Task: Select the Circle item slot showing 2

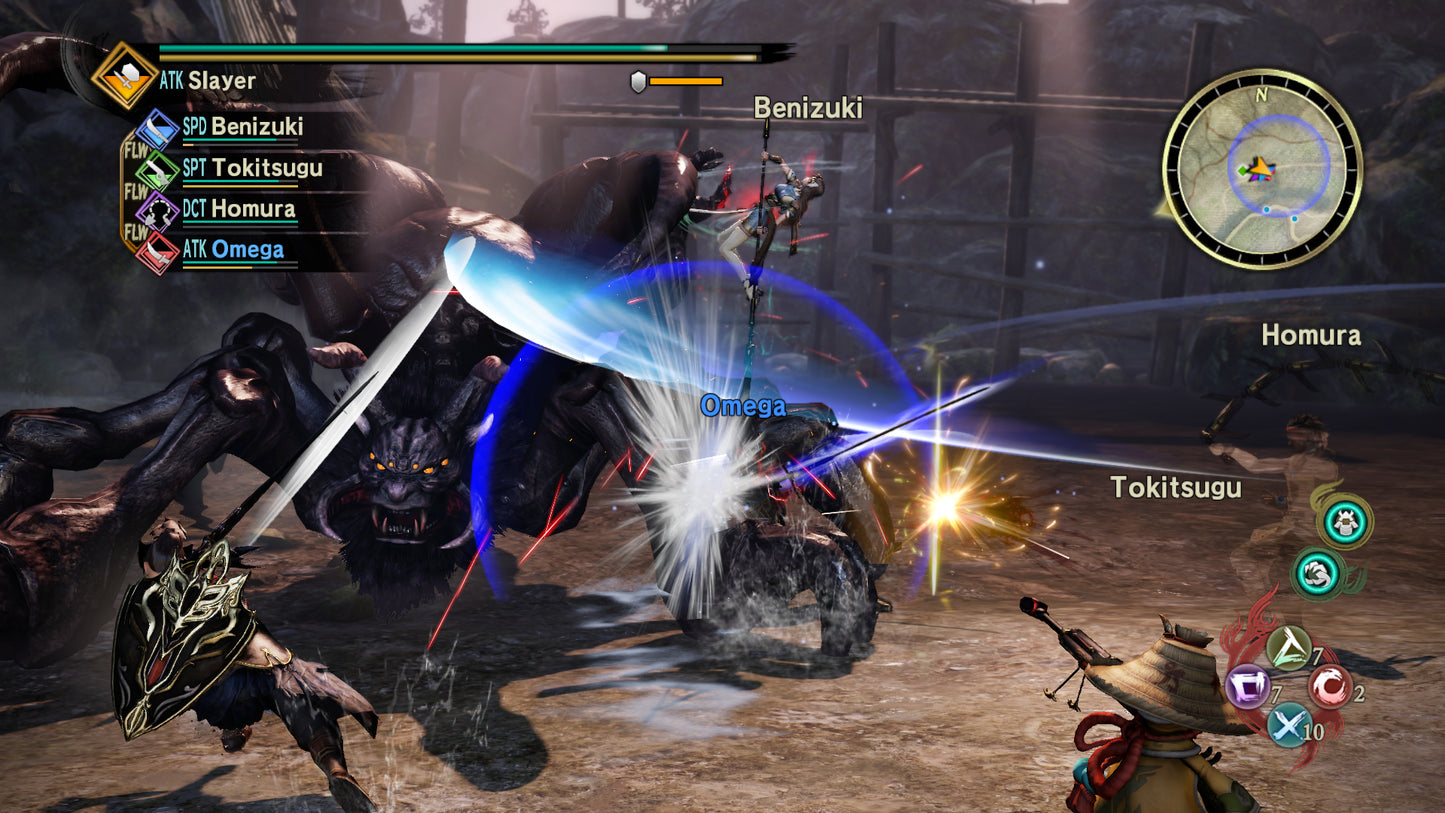Action: click(x=1329, y=686)
